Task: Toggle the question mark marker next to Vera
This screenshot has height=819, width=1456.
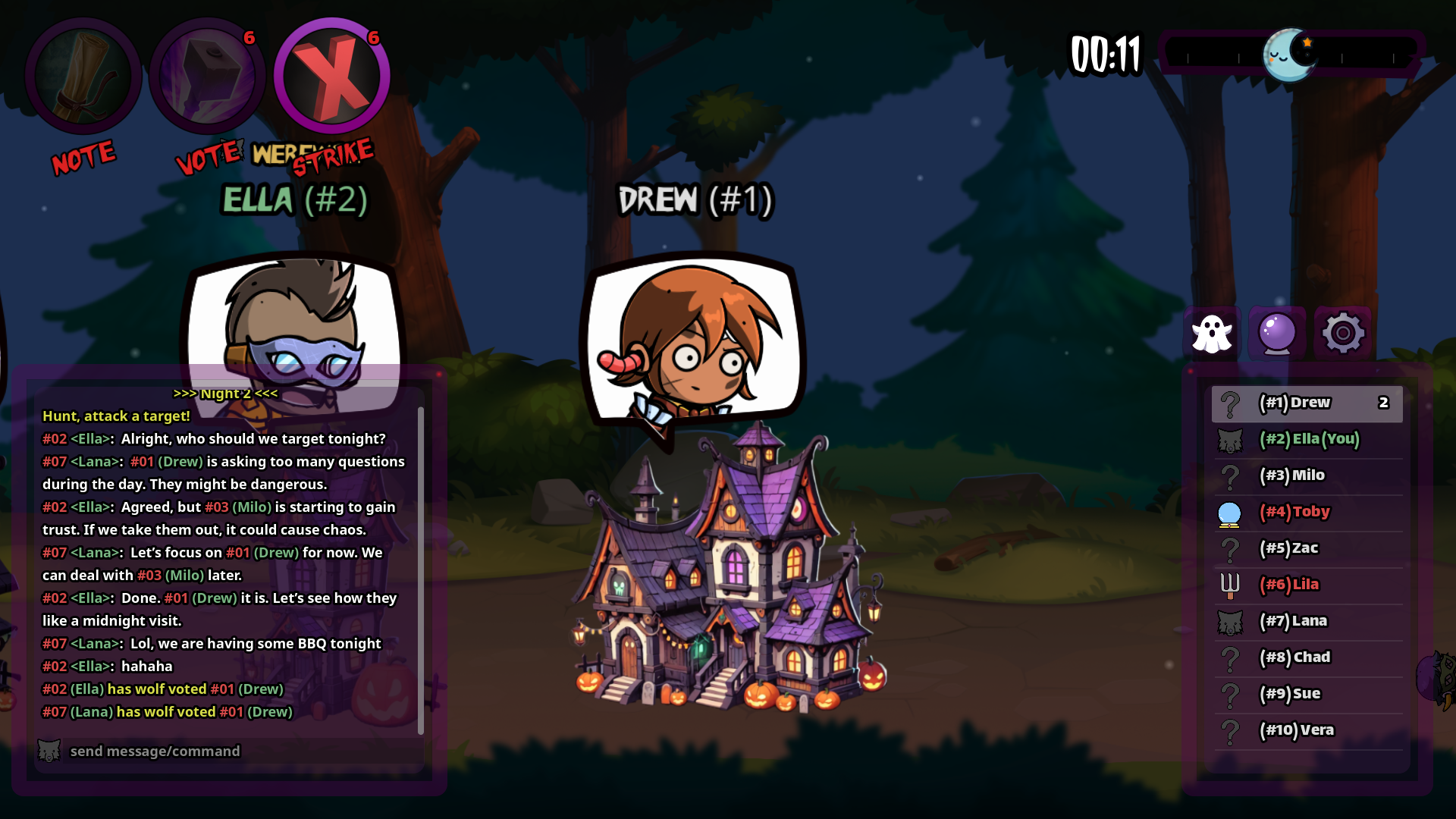Action: pyautogui.click(x=1230, y=730)
